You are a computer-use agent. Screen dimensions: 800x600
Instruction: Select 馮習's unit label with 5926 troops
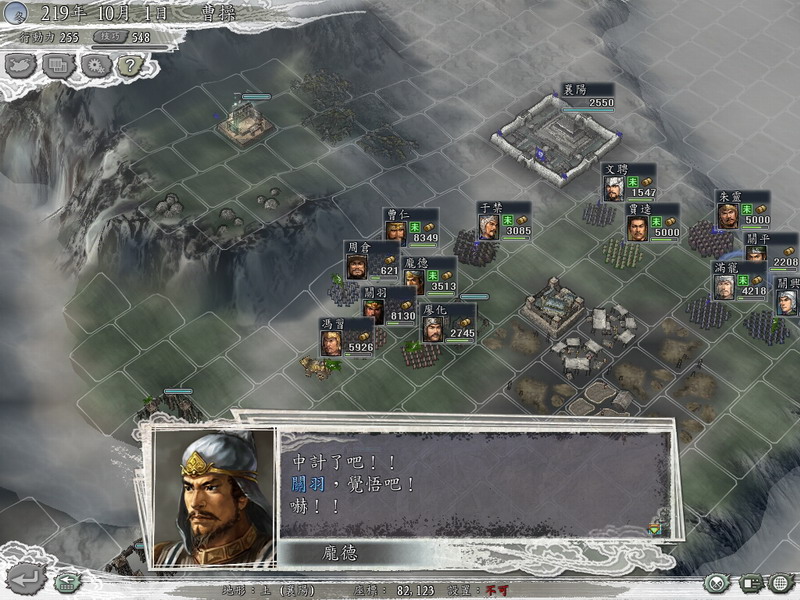click(x=347, y=337)
